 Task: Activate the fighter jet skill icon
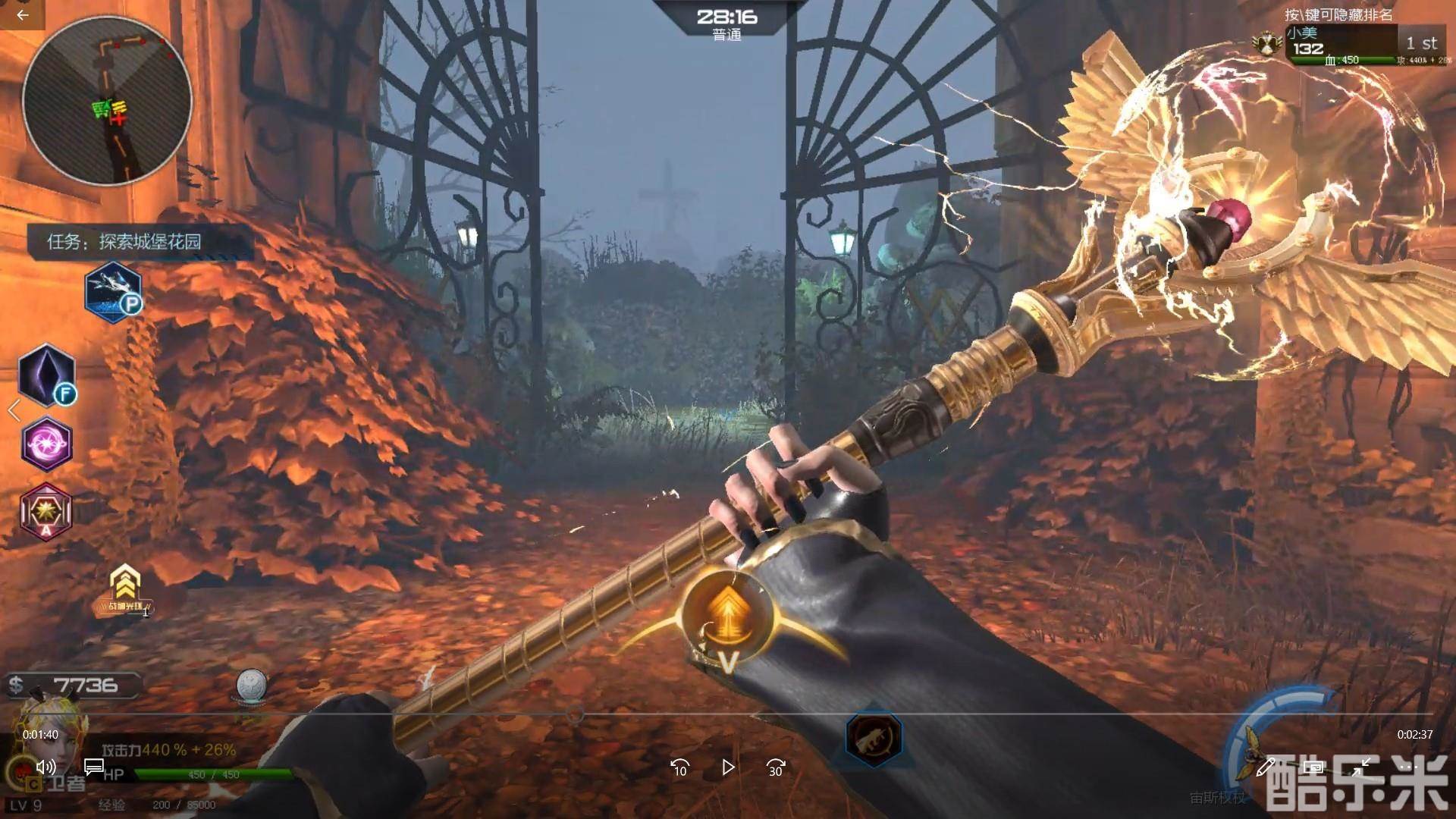112,292
